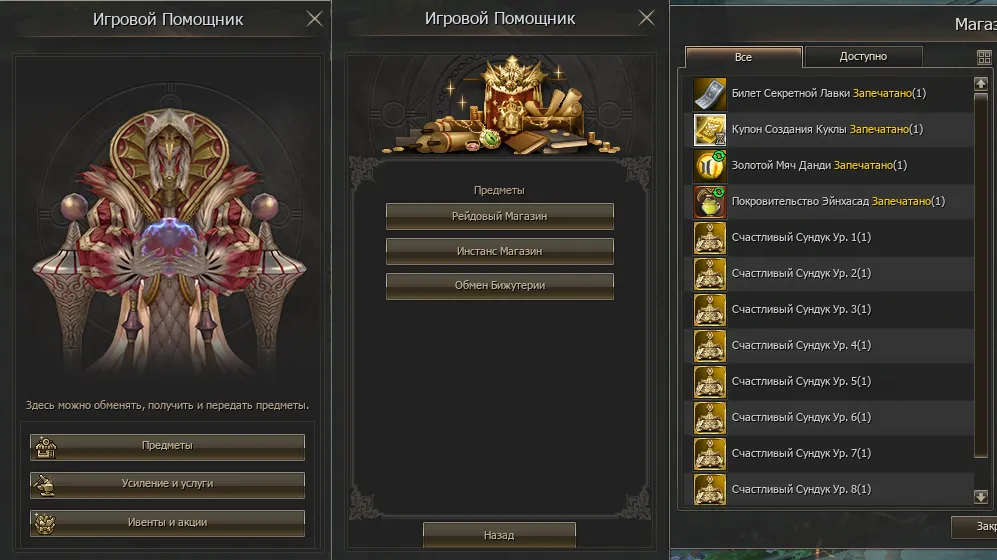The height and width of the screenshot is (560, 997).
Task: Click the shop list scroll-down arrow
Action: click(981, 496)
